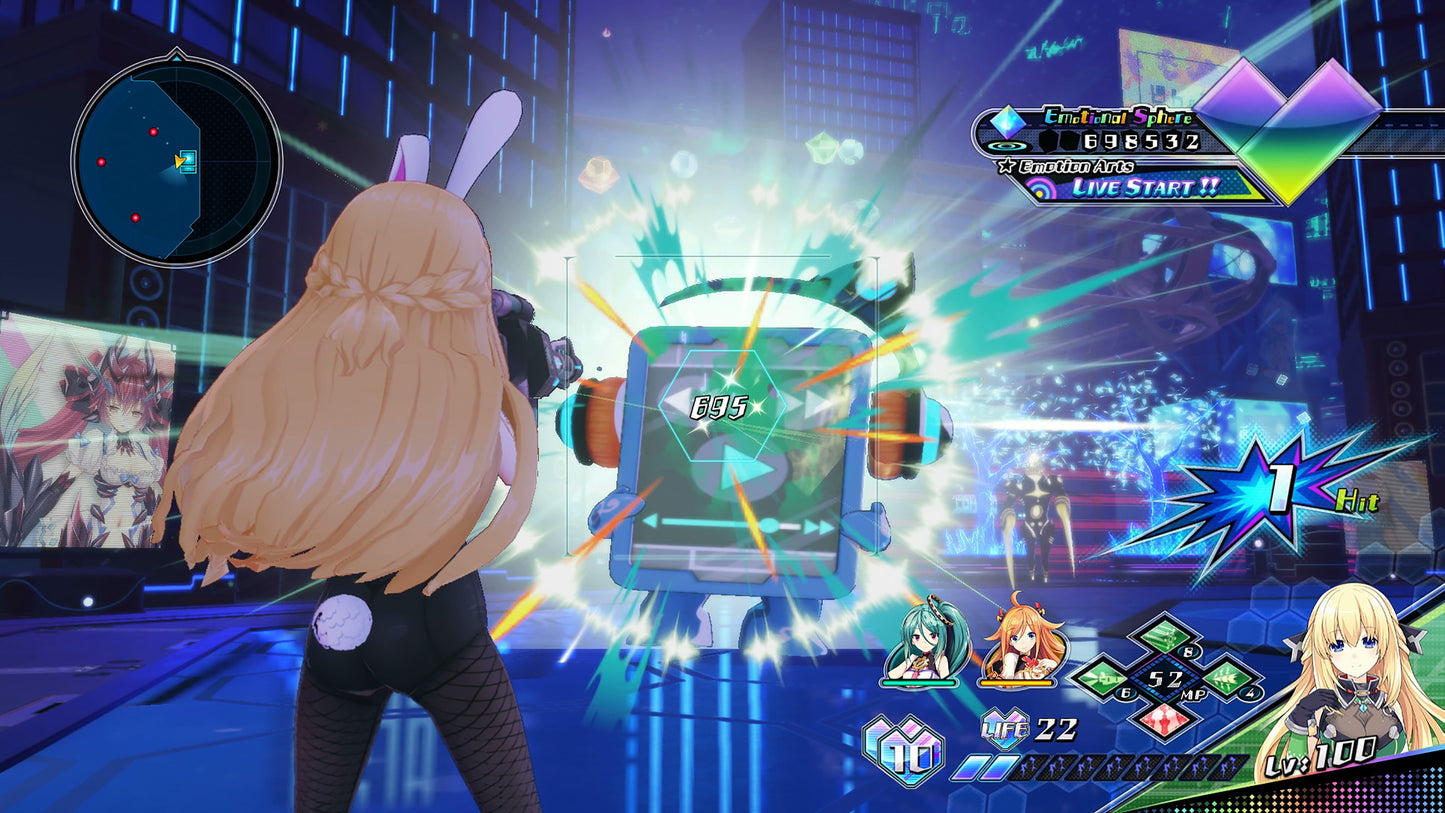Click the star icon beside Emotion Arts
This screenshot has width=1445, height=813.
click(x=1006, y=165)
